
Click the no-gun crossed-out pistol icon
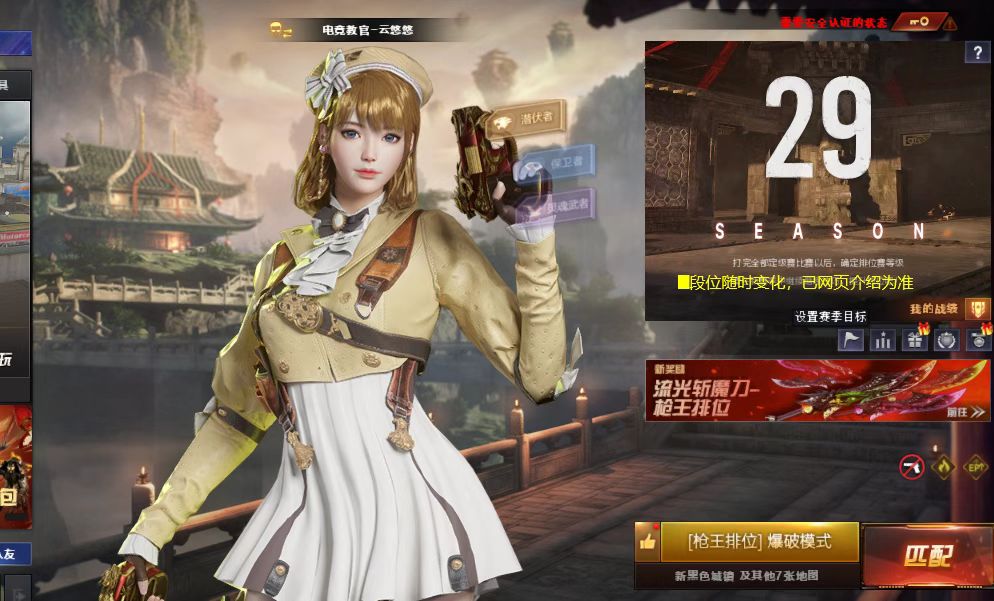click(x=911, y=466)
